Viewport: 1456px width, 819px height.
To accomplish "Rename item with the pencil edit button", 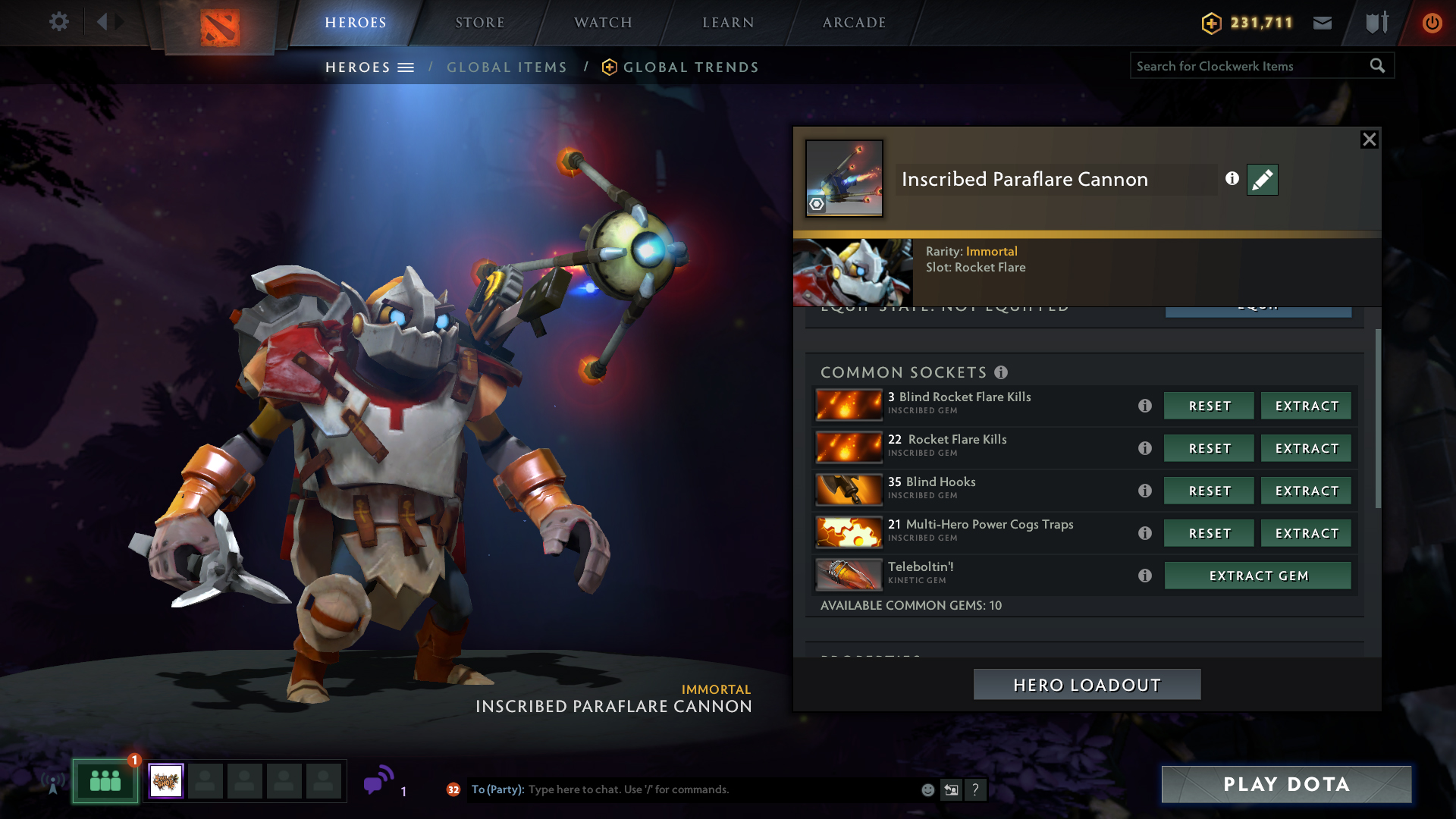I will [x=1262, y=180].
